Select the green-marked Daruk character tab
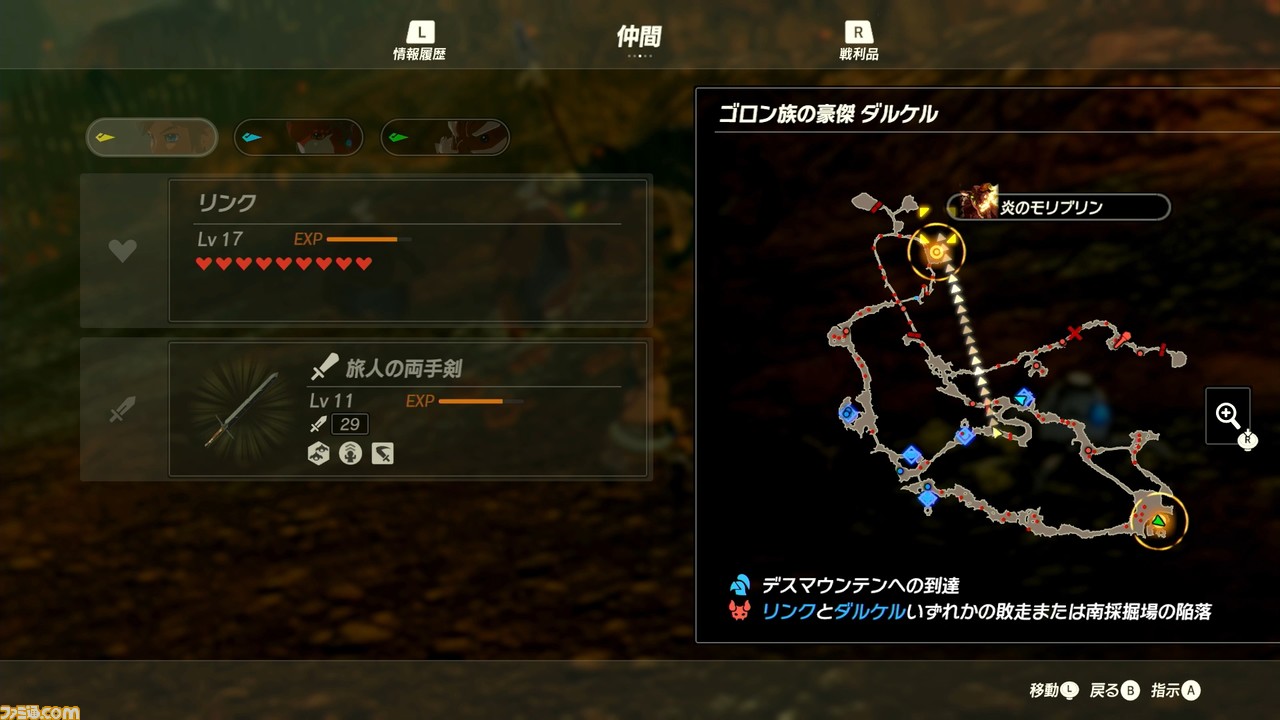The height and width of the screenshot is (720, 1280). (444, 137)
